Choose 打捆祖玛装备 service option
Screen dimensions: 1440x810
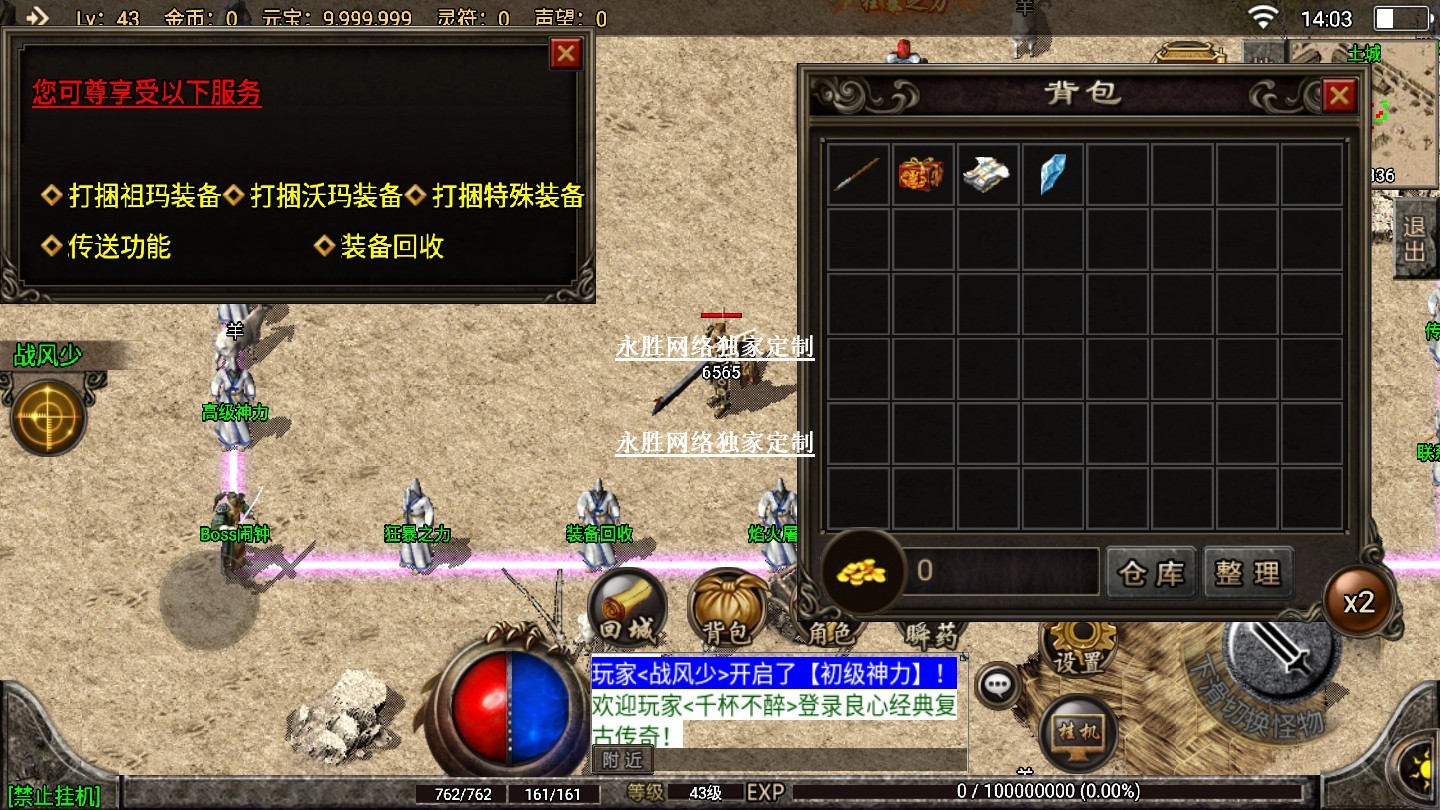click(x=143, y=196)
